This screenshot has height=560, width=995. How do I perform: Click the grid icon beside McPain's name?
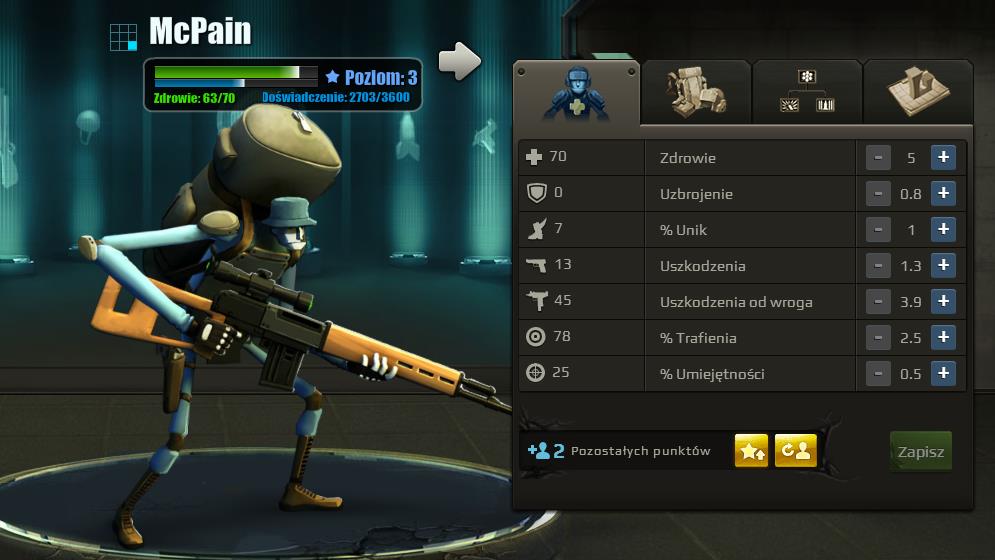click(123, 37)
